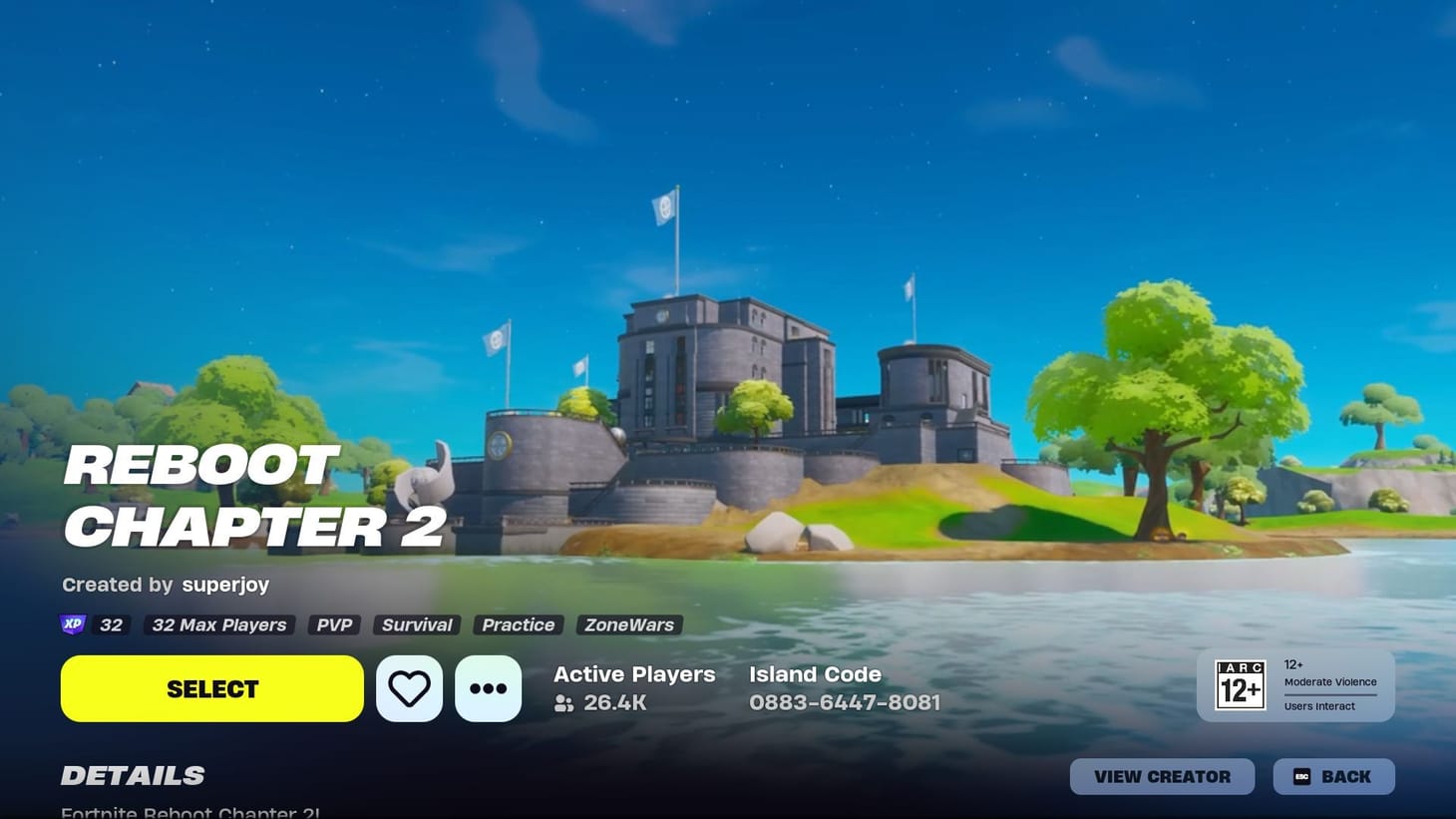Image resolution: width=1456 pixels, height=819 pixels.
Task: Click the Island Code 0883-6447-8081
Action: tap(844, 702)
